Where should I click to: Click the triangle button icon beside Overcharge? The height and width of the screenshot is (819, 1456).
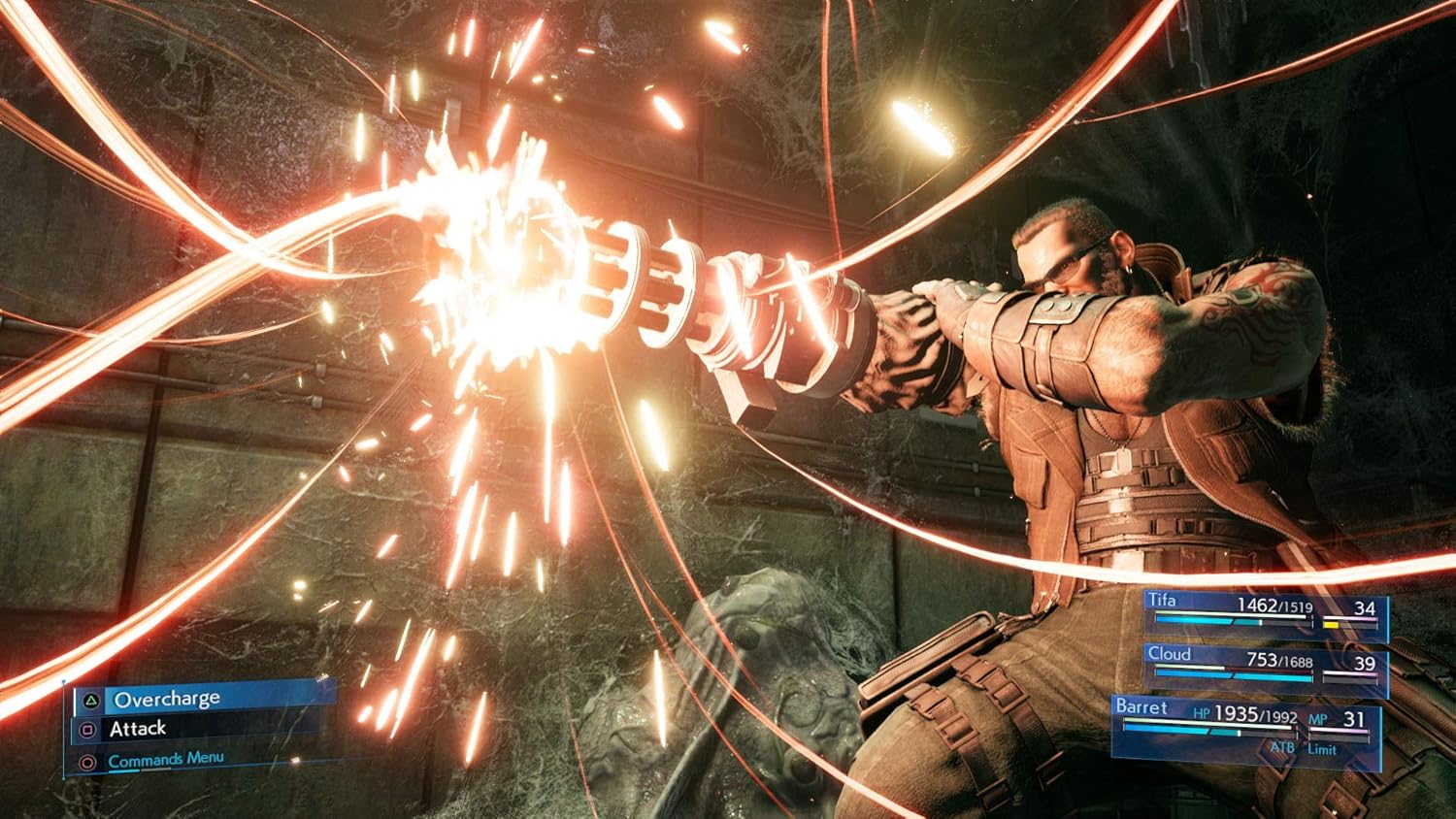point(92,702)
